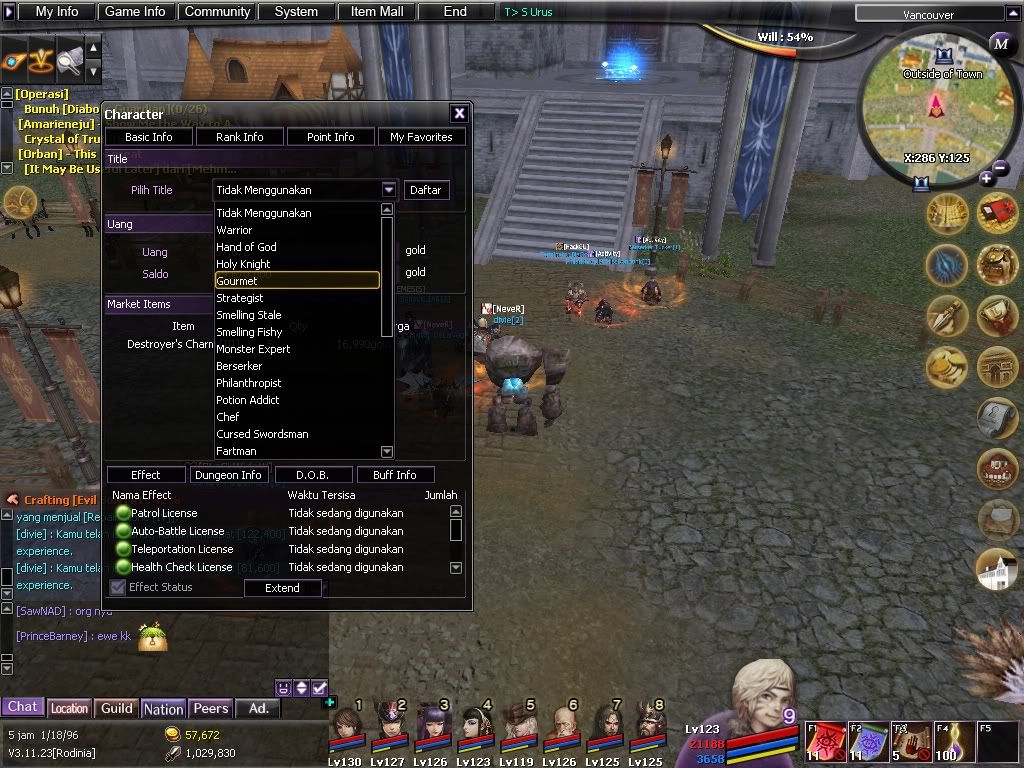
Task: Select the Gourmet title from the list
Action: point(297,281)
